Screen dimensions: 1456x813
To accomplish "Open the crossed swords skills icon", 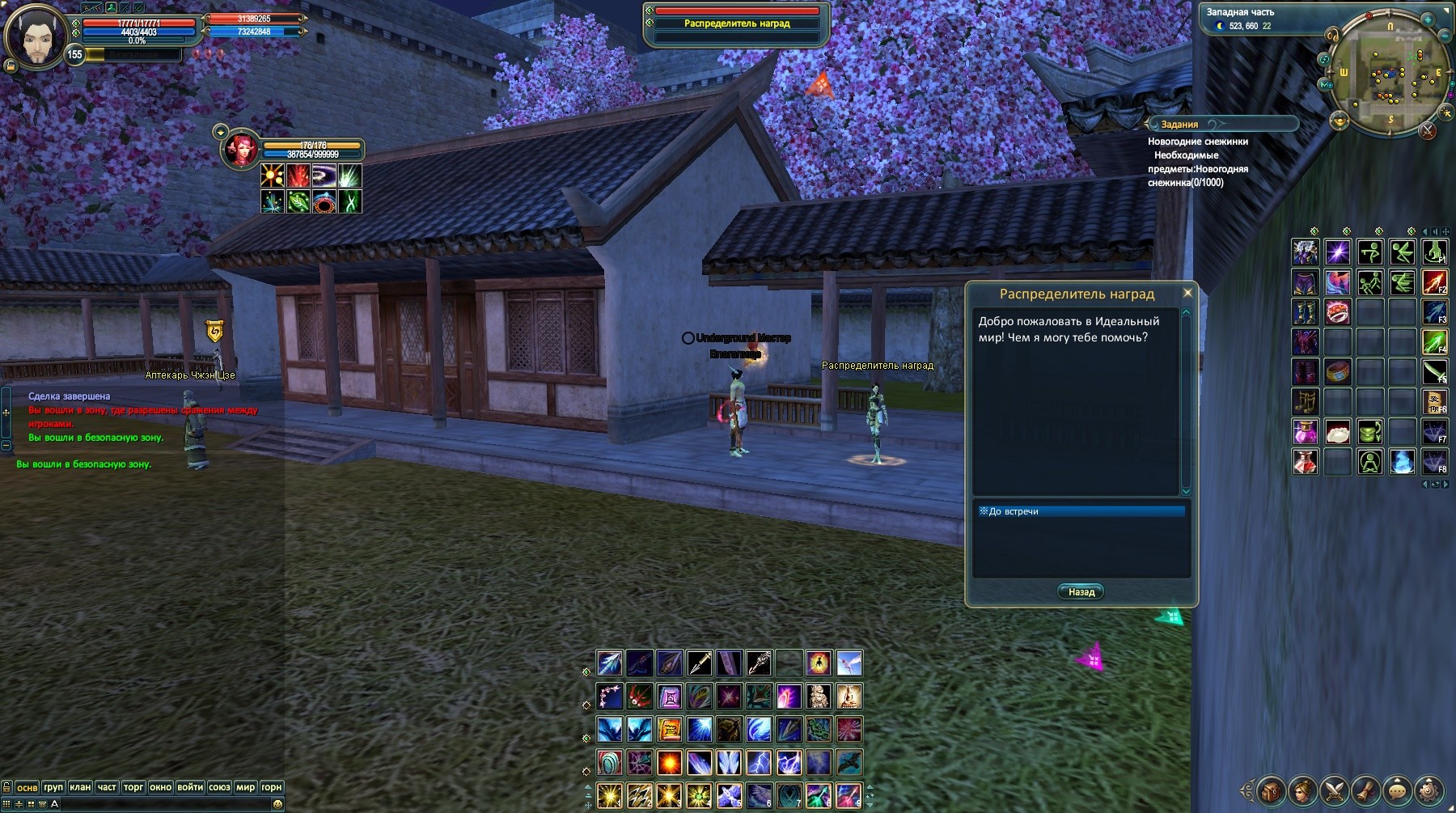I will (x=1334, y=790).
